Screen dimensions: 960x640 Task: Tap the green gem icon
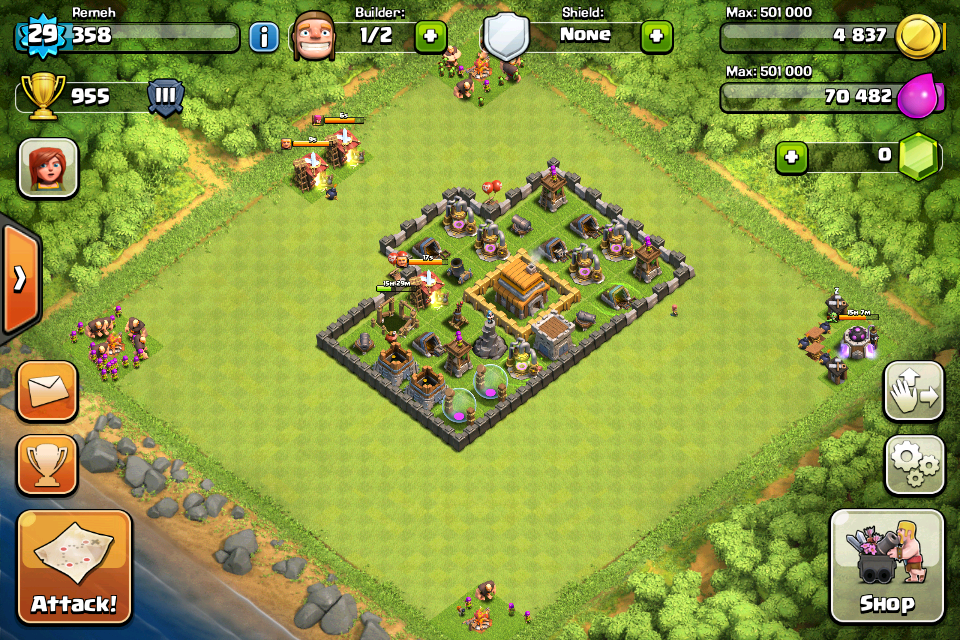(919, 158)
